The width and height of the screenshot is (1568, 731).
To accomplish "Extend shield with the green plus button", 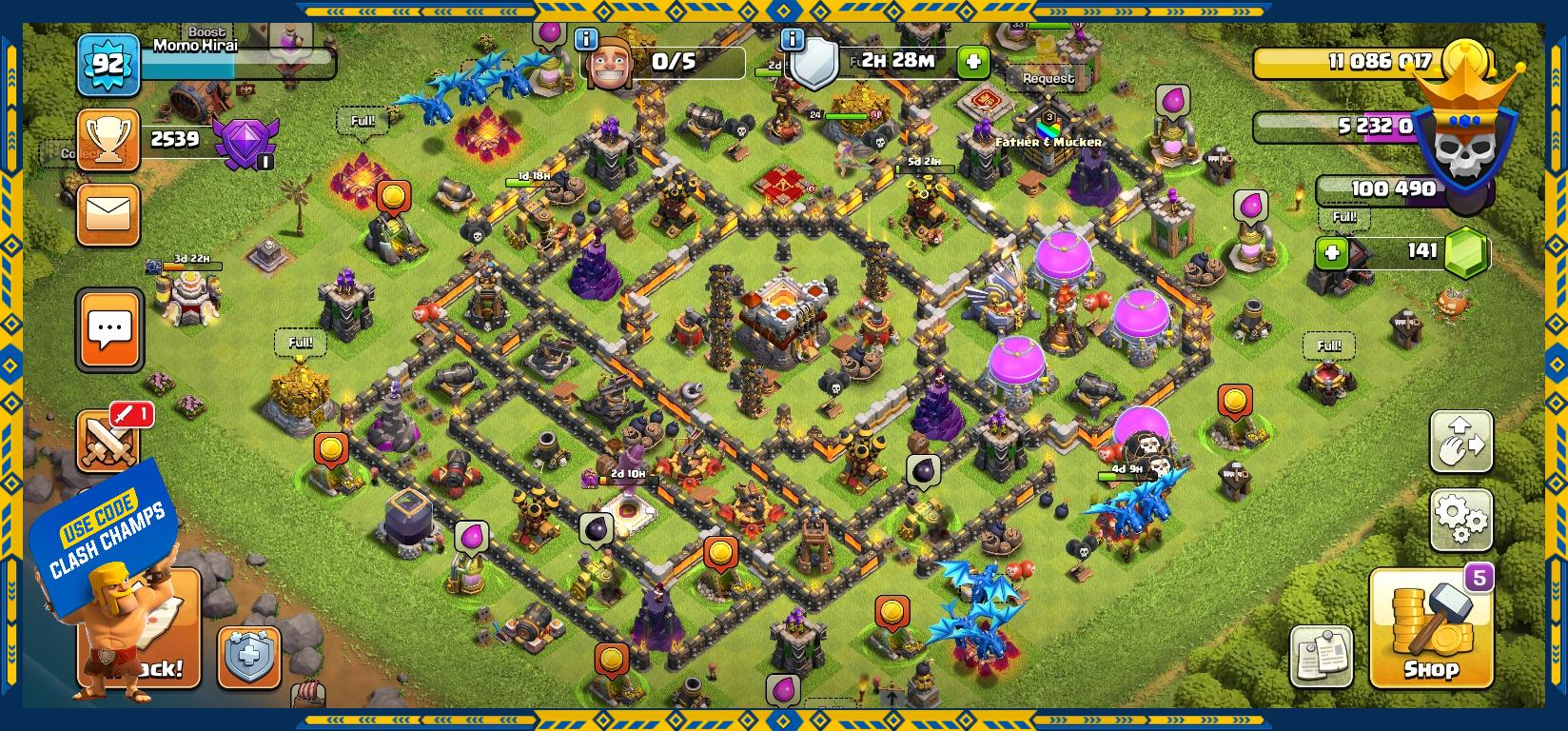I will [972, 62].
